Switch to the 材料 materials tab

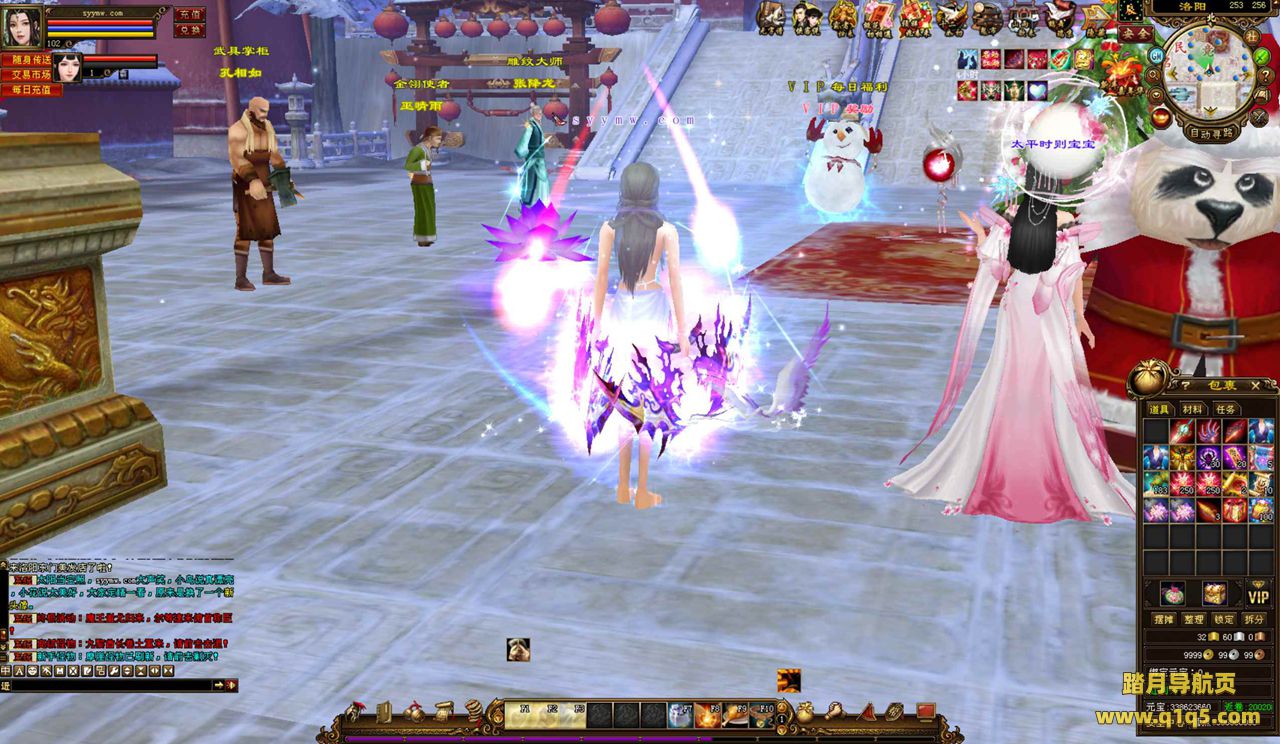1192,408
